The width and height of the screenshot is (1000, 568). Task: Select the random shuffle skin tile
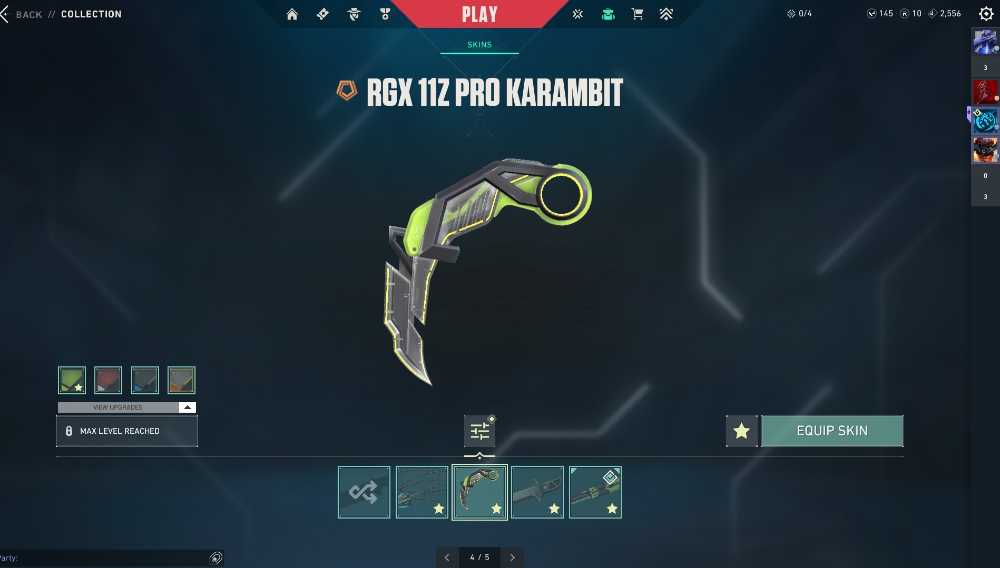click(x=364, y=492)
